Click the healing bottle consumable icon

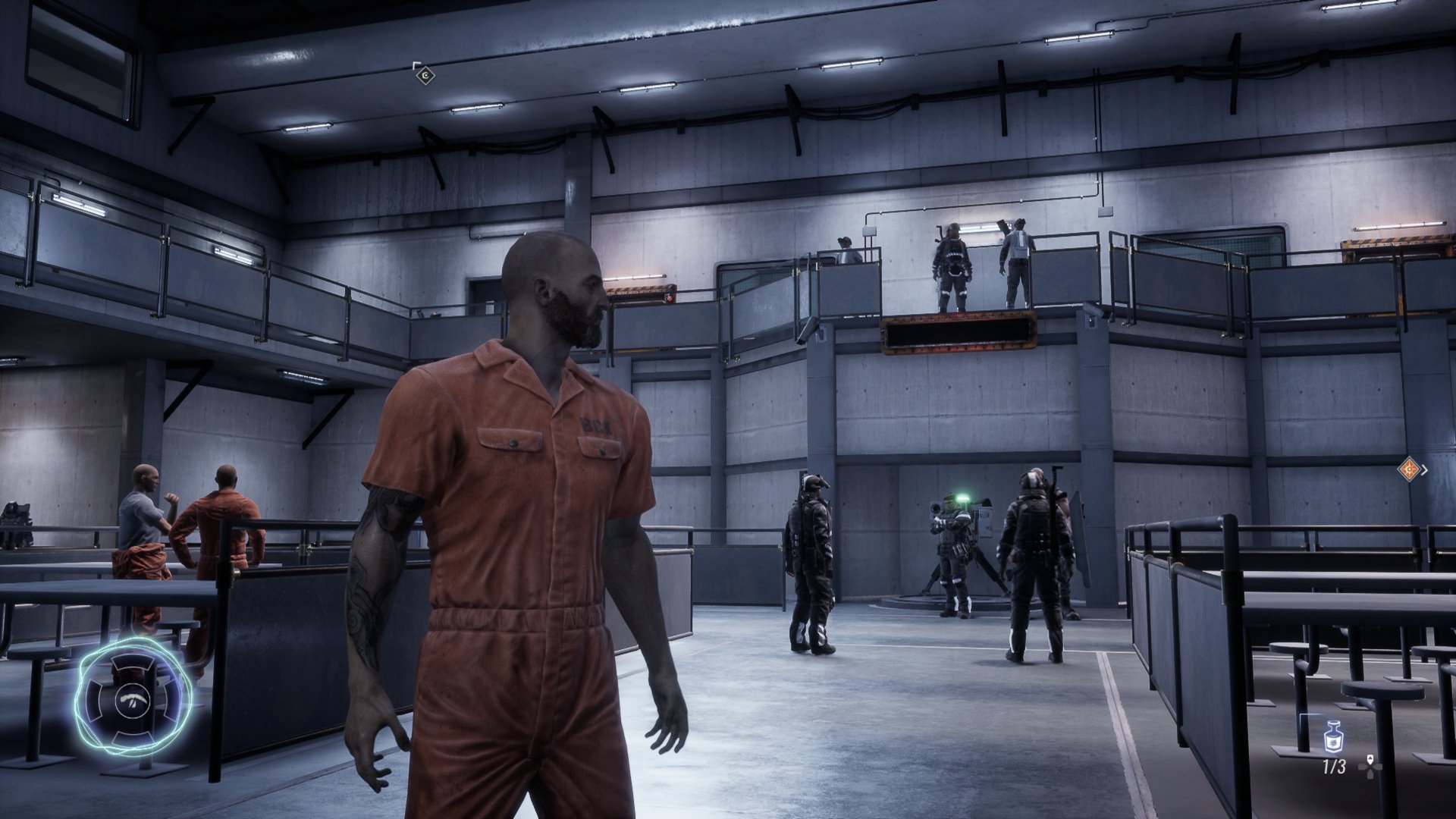tap(1334, 737)
